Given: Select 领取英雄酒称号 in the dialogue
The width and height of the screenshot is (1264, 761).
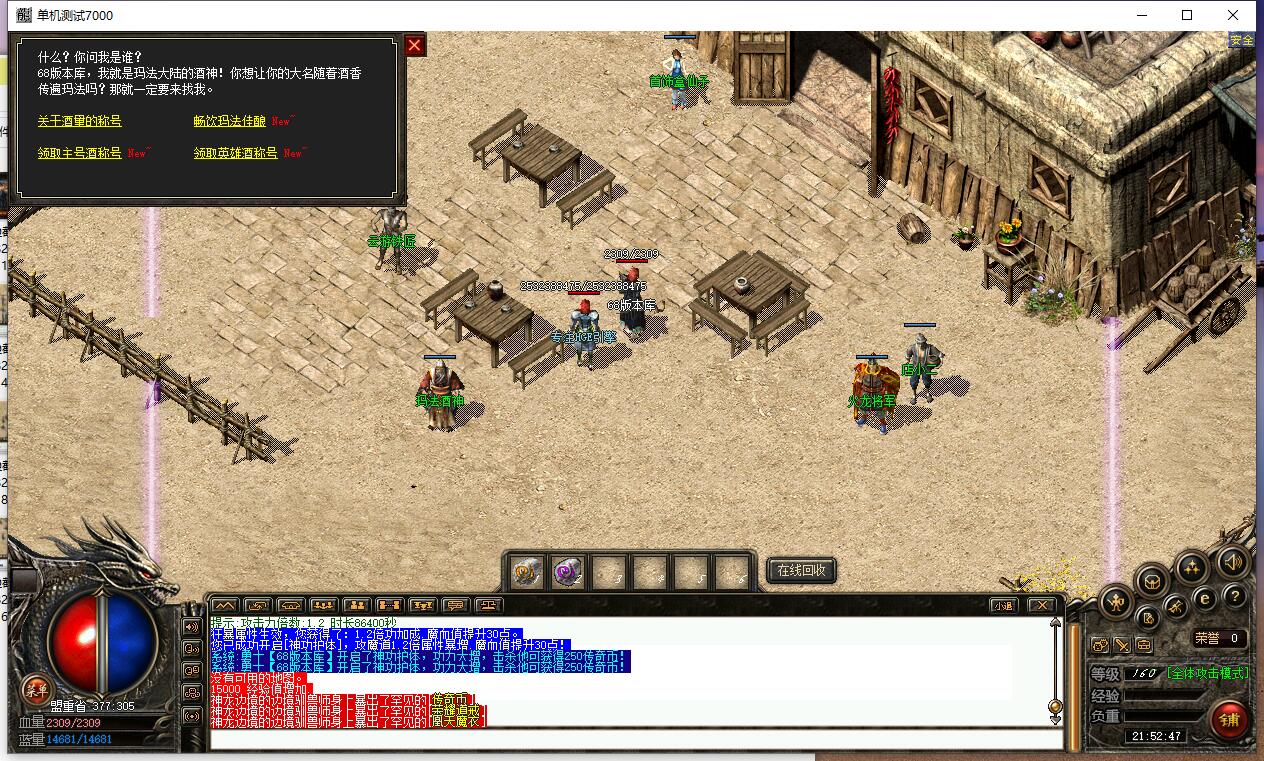Looking at the screenshot, I should tap(236, 153).
